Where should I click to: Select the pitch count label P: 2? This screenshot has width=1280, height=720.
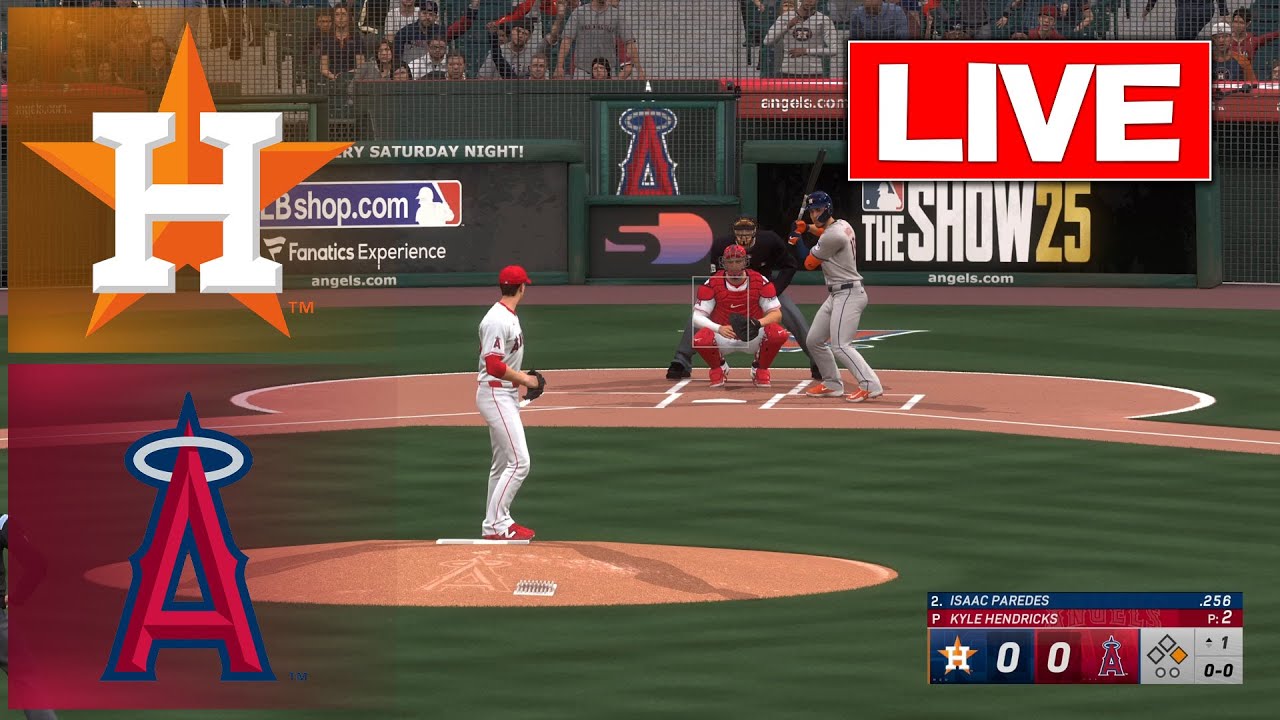(1219, 618)
